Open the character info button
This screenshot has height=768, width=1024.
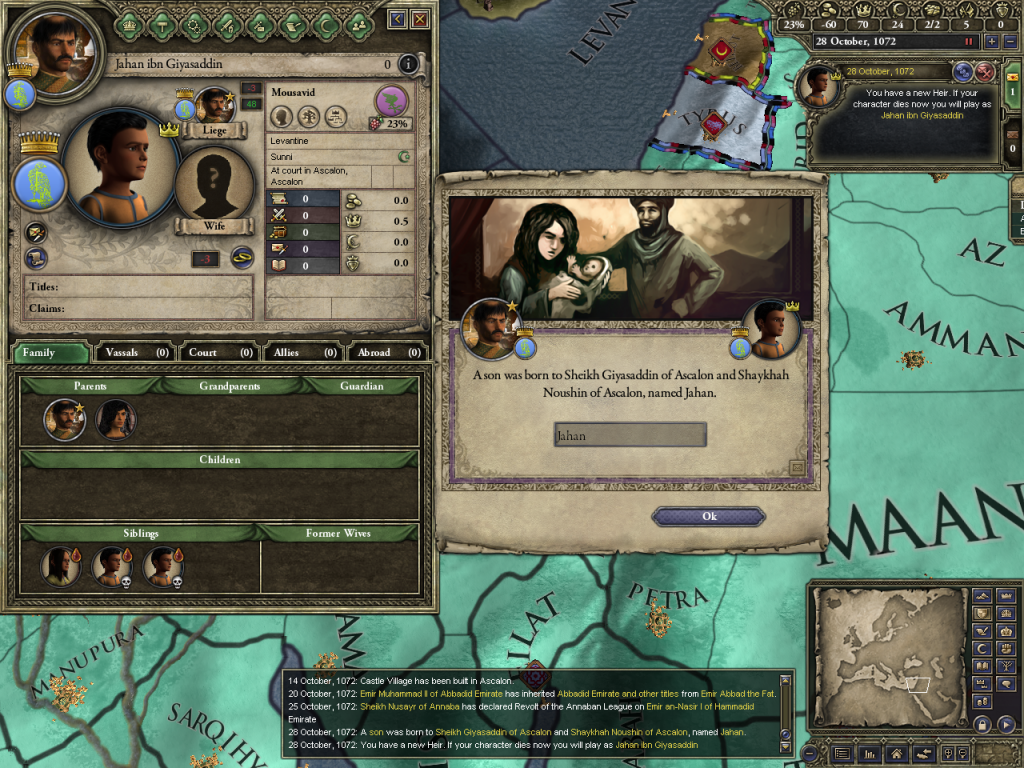tap(407, 65)
